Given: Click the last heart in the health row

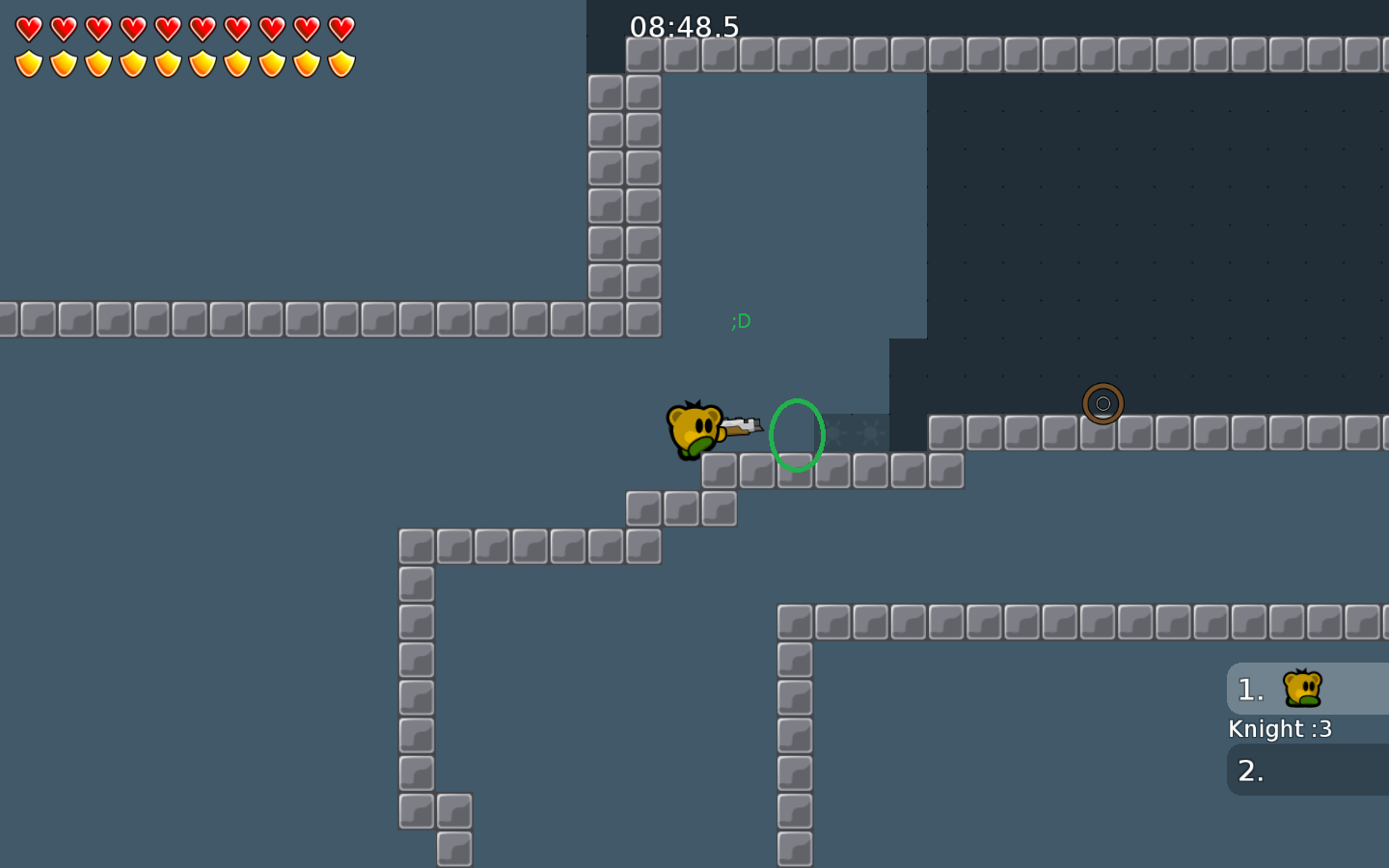Looking at the screenshot, I should pos(342,27).
